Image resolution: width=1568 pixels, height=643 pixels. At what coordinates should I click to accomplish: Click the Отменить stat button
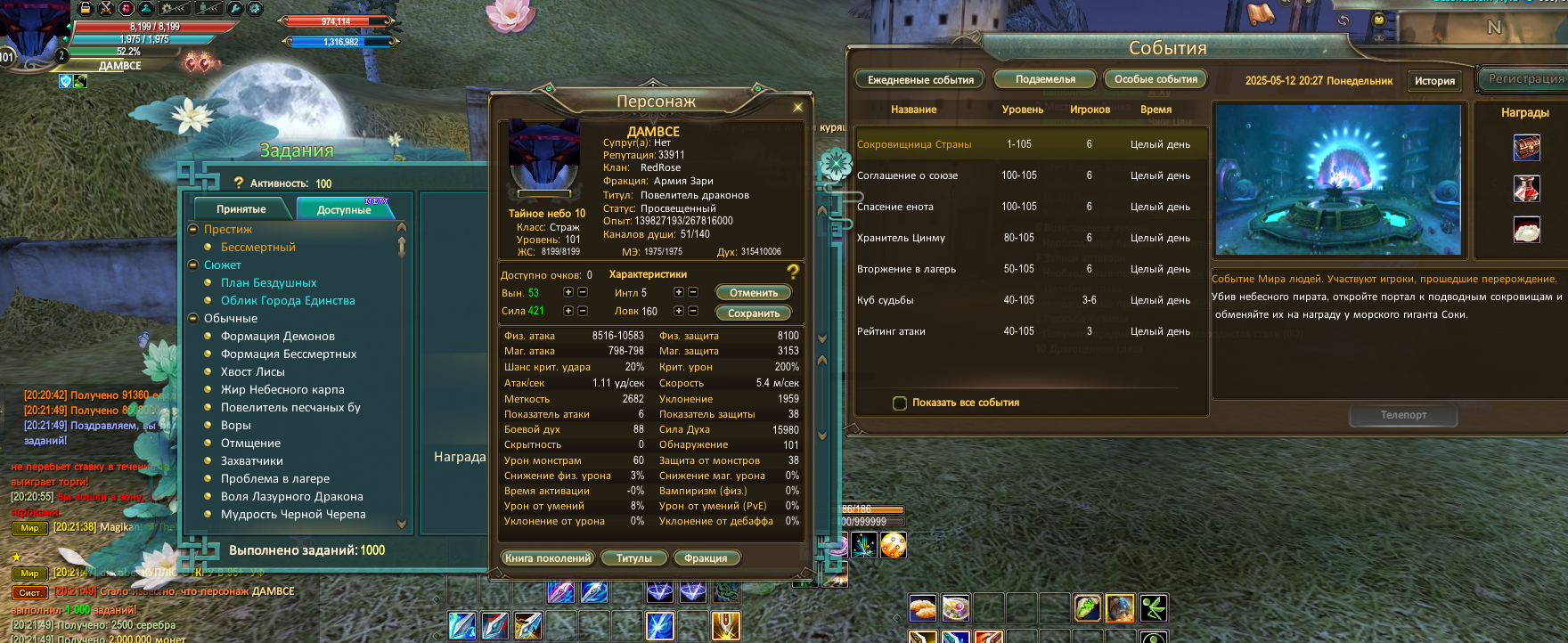(x=753, y=293)
